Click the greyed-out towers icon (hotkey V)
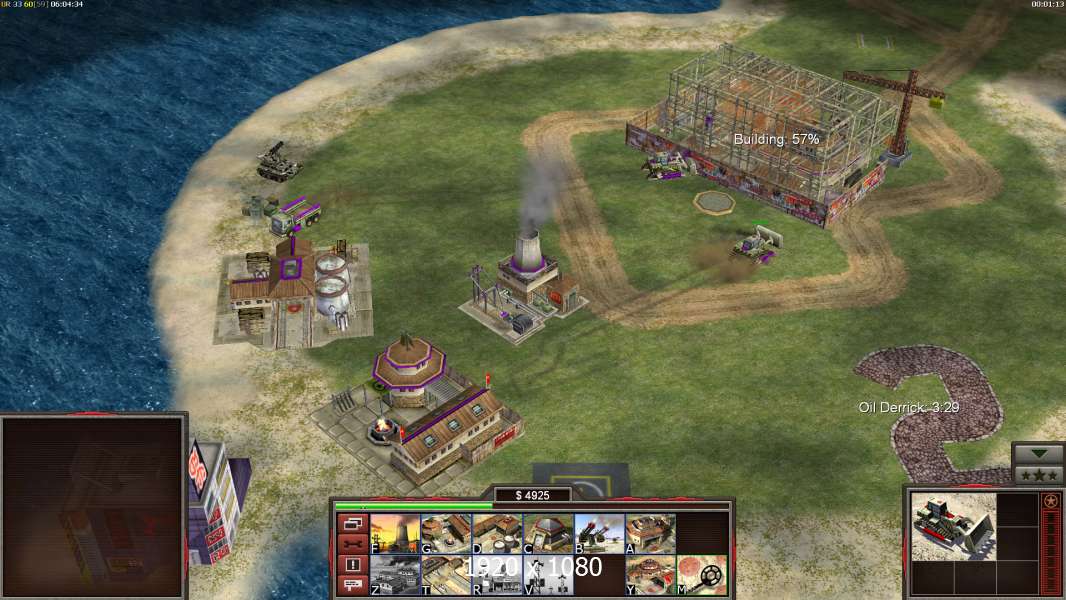Viewport: 1066px width, 600px height. [548, 575]
